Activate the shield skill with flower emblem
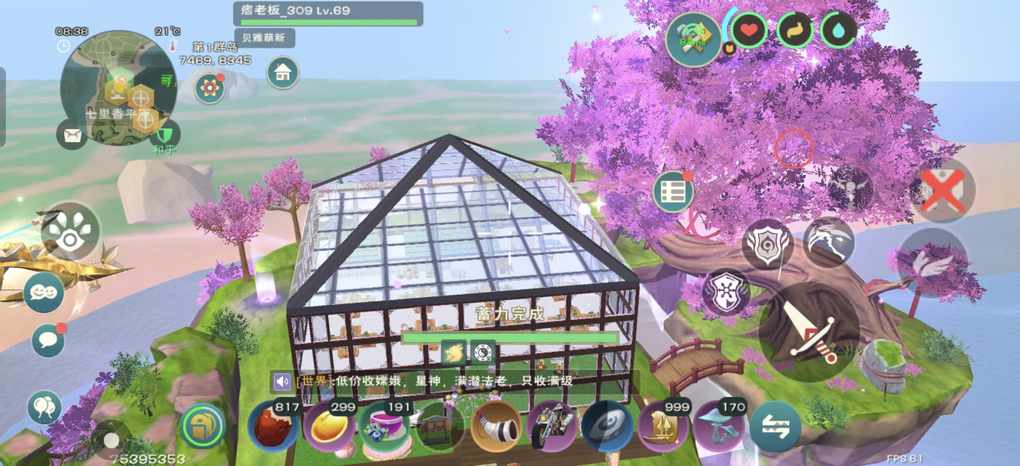Image resolution: width=1020 pixels, height=466 pixels. point(725,291)
